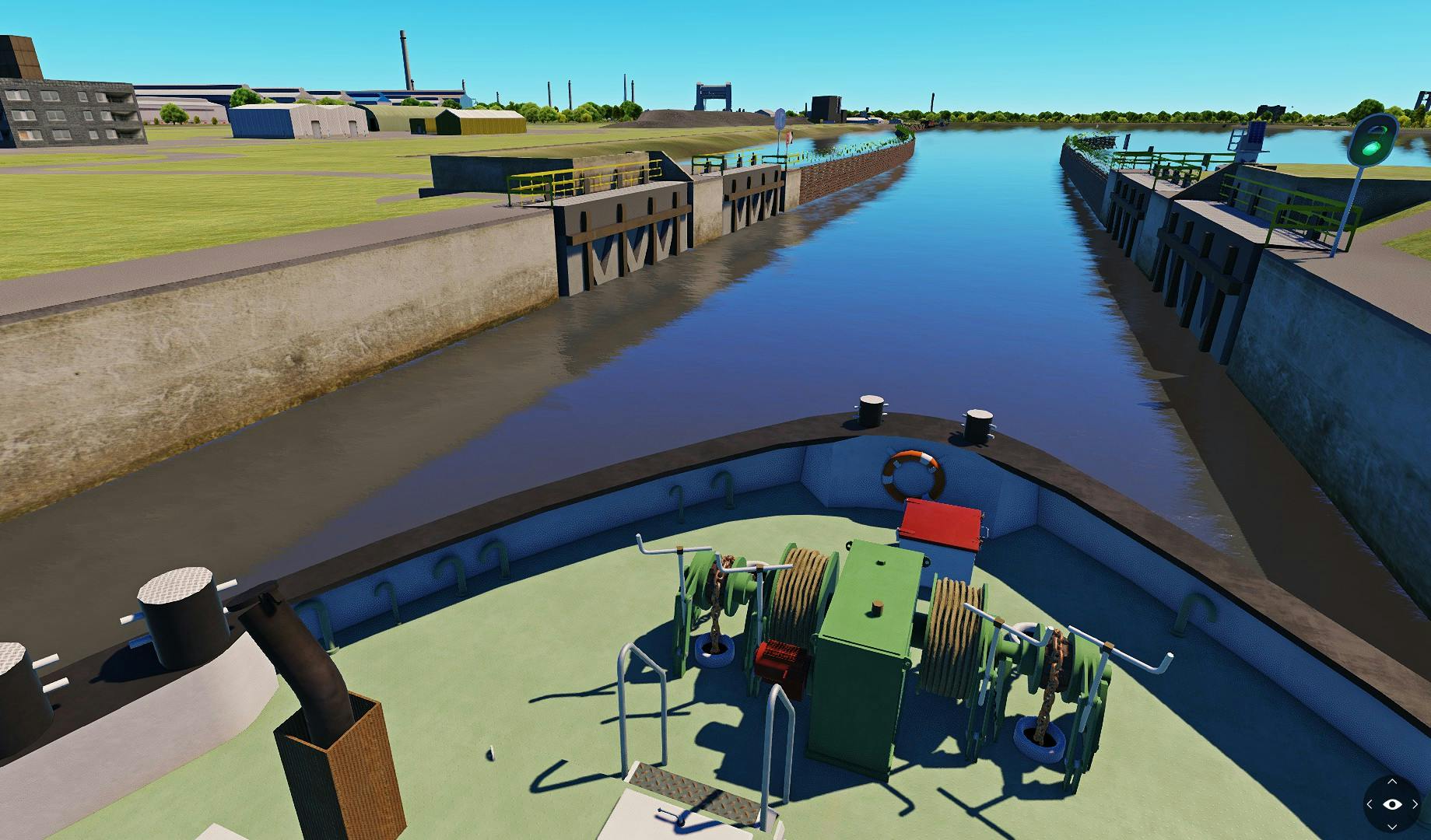Click the eye icon camera view button

1392,804
